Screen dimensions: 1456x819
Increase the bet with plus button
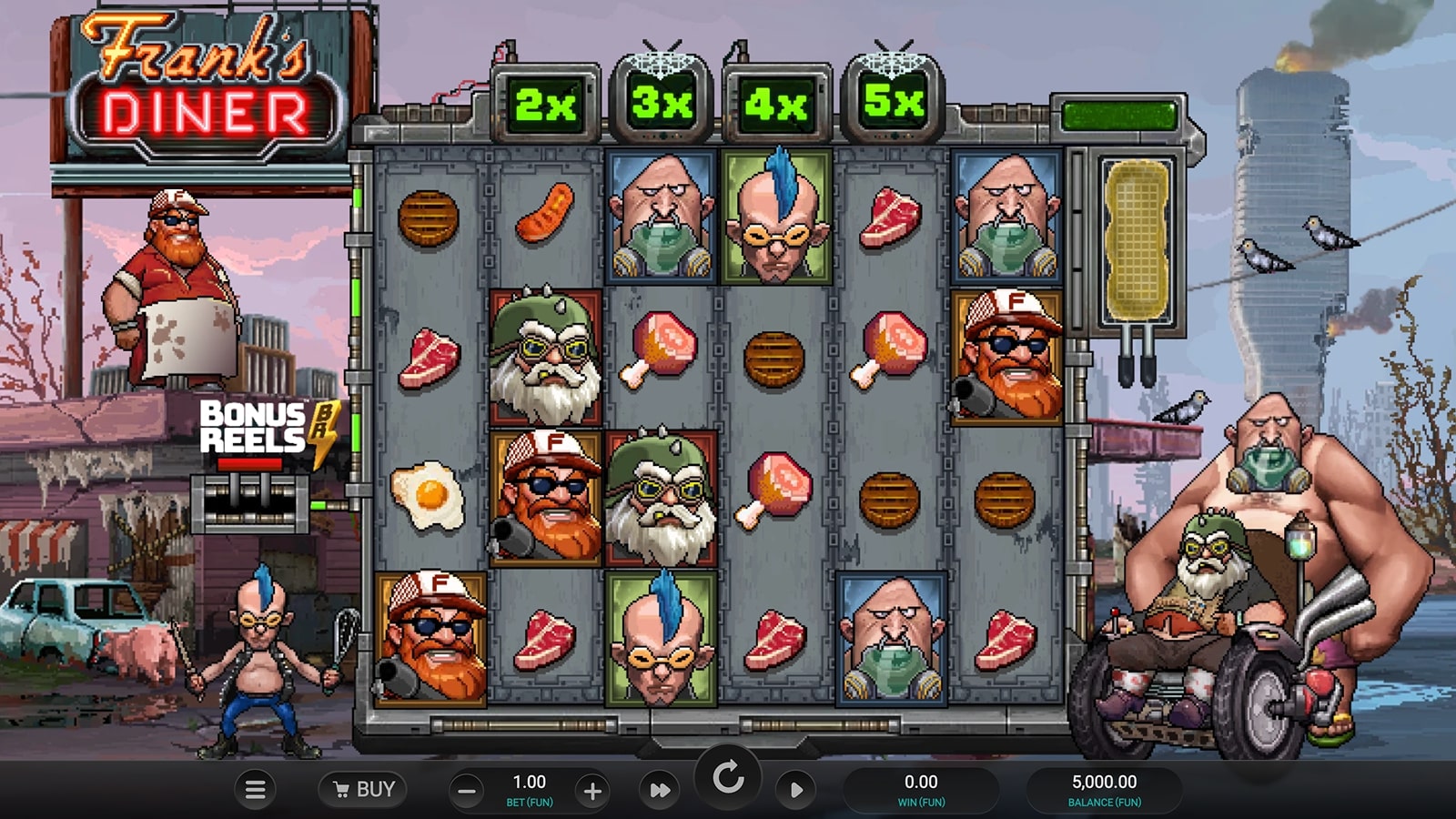click(x=592, y=791)
